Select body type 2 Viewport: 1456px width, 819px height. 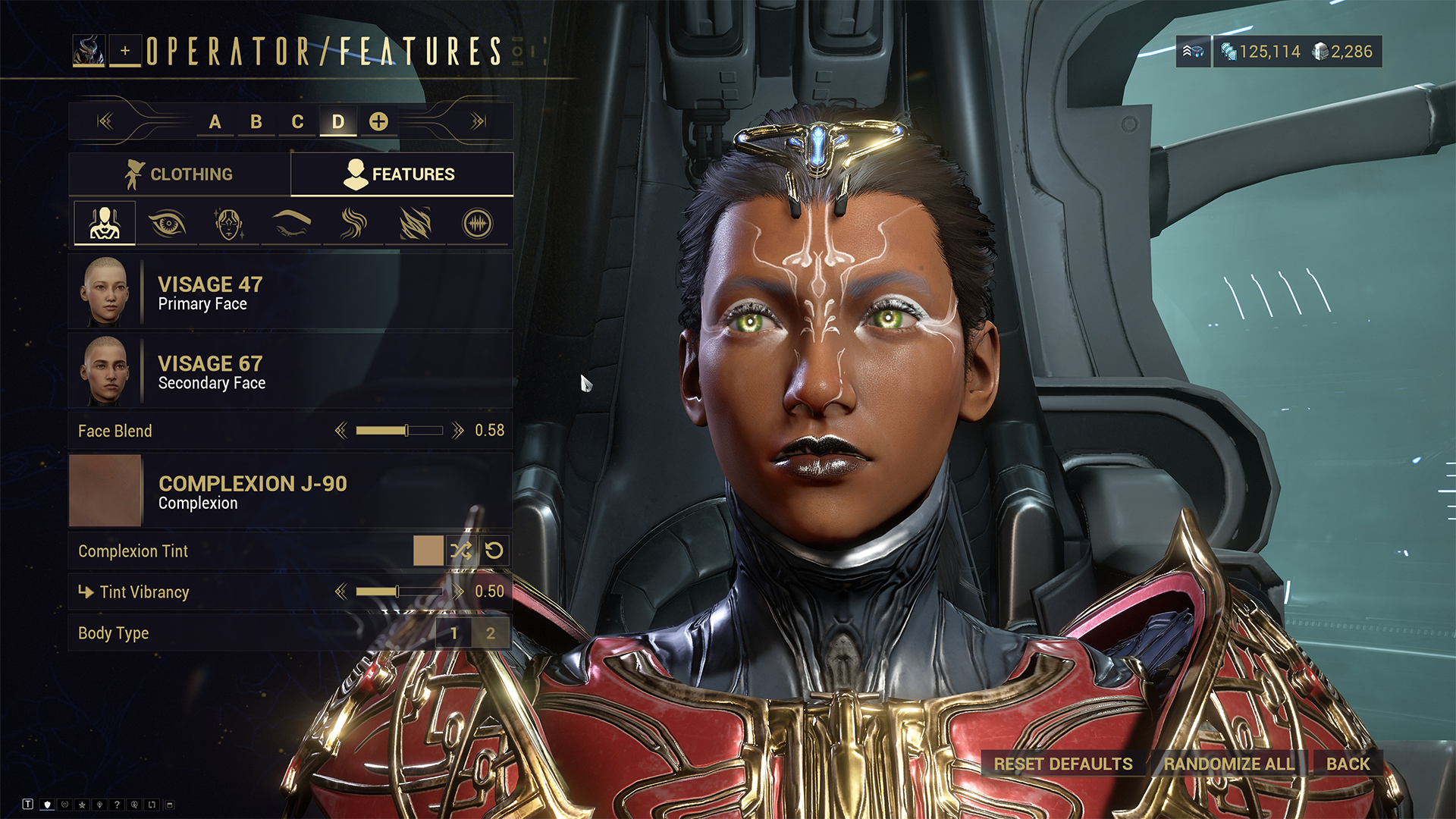[x=491, y=633]
